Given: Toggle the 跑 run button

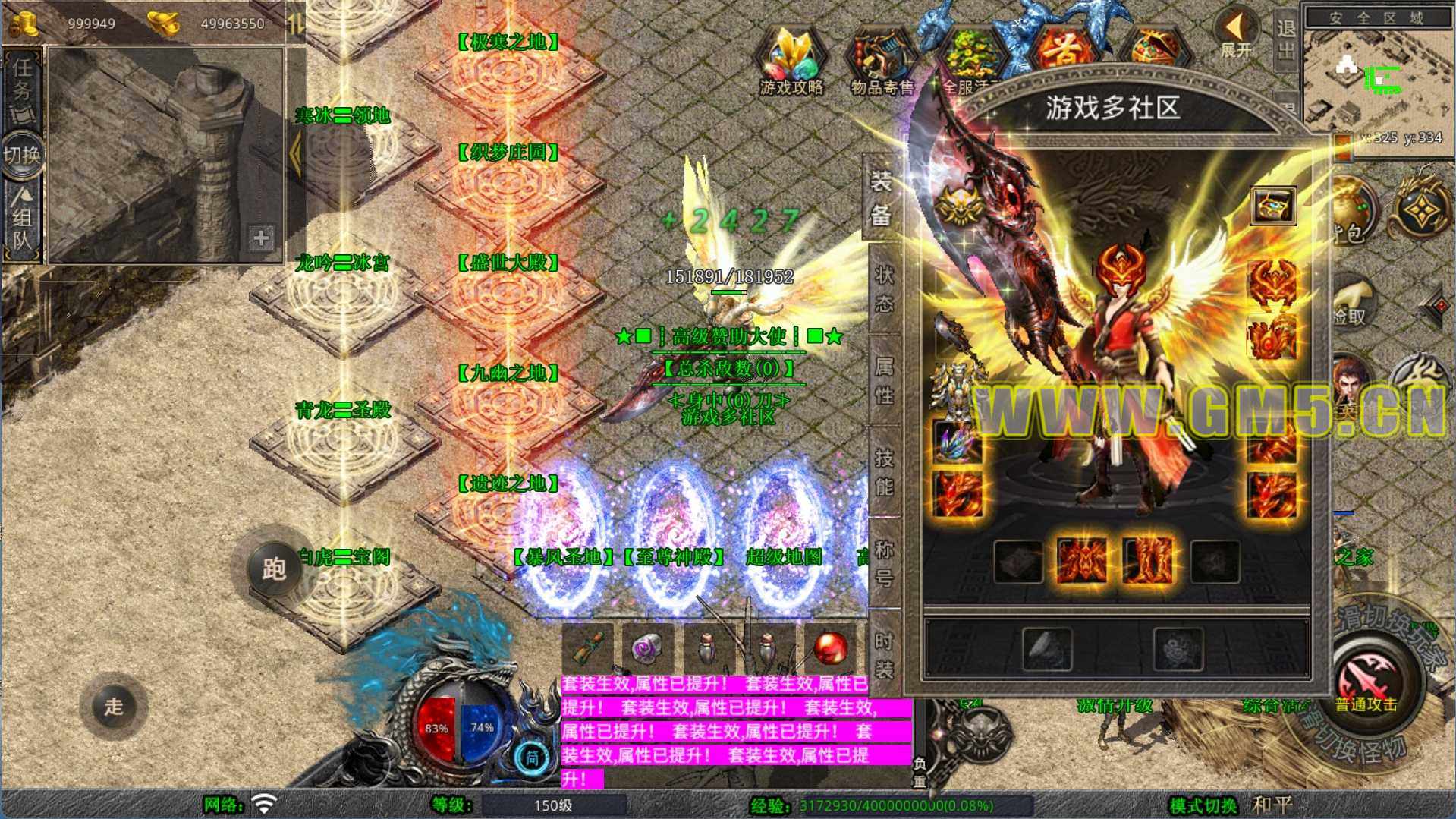Looking at the screenshot, I should tap(273, 569).
